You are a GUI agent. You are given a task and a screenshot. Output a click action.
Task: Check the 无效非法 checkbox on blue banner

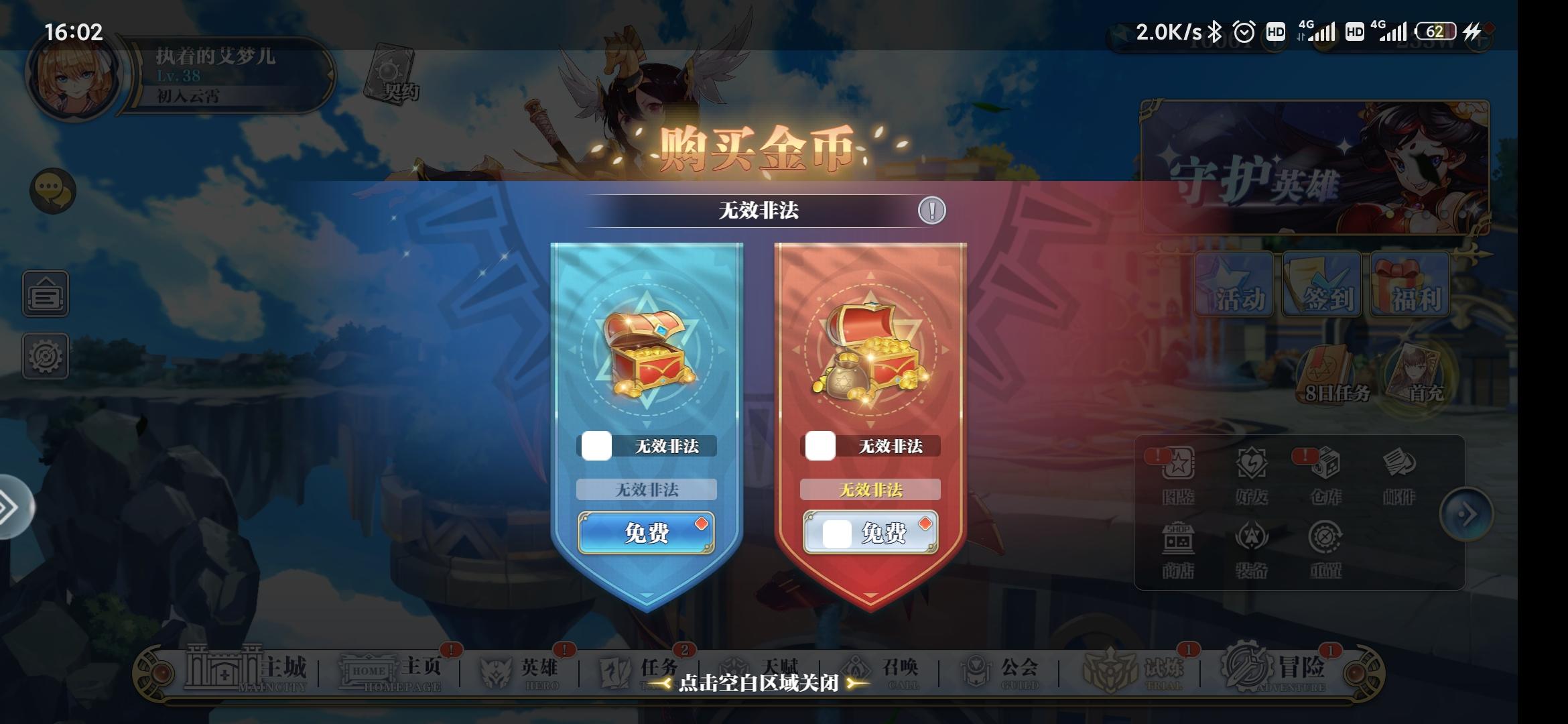tap(598, 445)
